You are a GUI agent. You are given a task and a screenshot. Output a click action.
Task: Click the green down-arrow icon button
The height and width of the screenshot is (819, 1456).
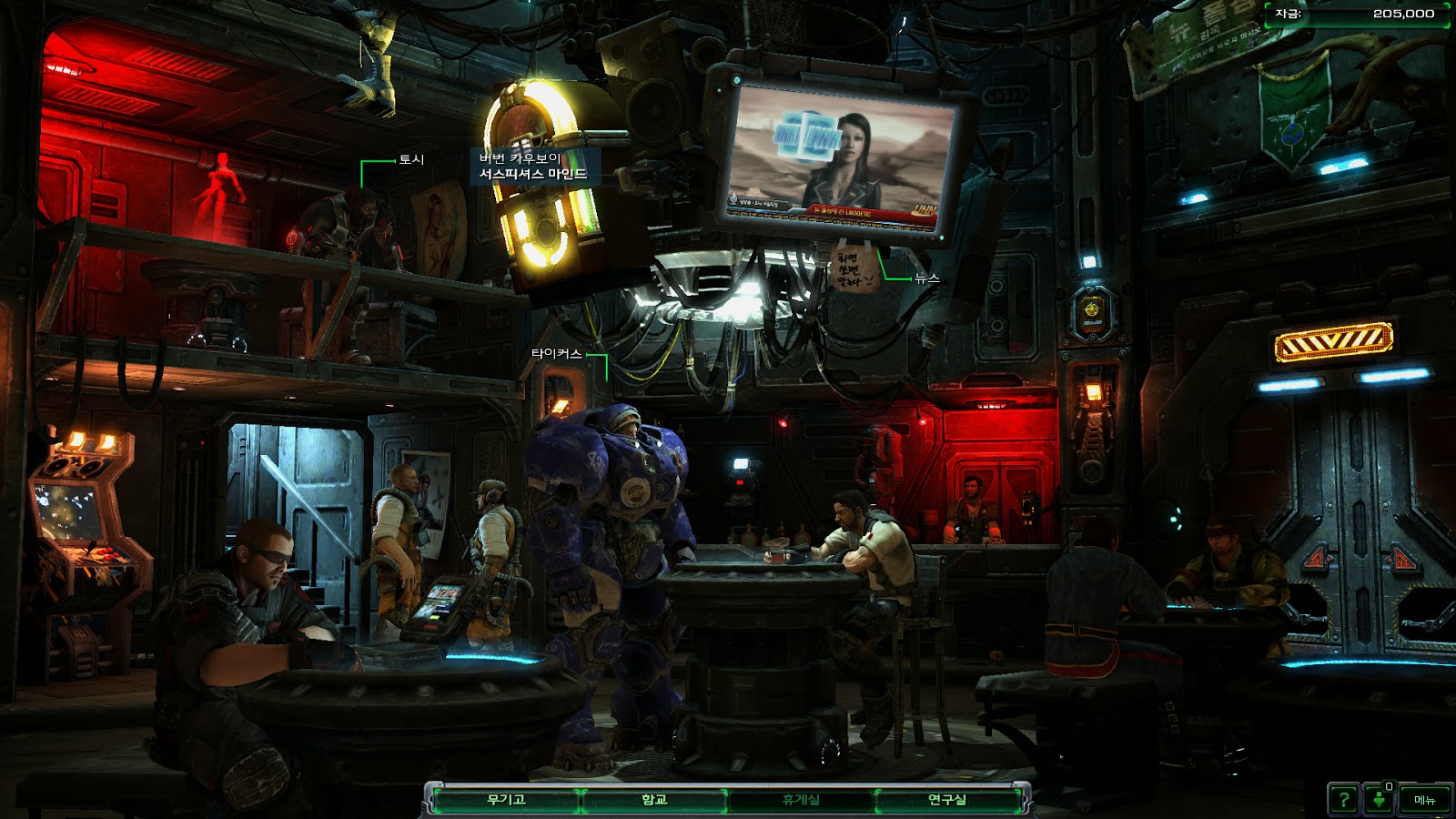1380,800
